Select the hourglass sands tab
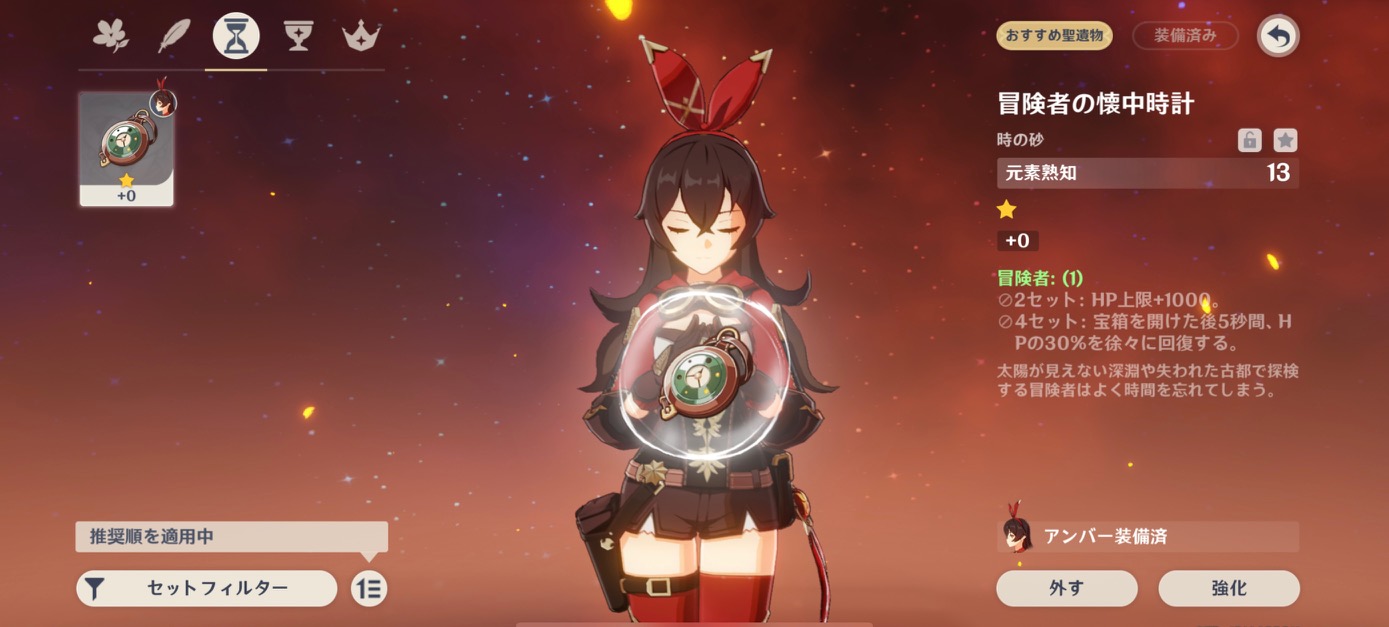The width and height of the screenshot is (1389, 627). [x=236, y=36]
